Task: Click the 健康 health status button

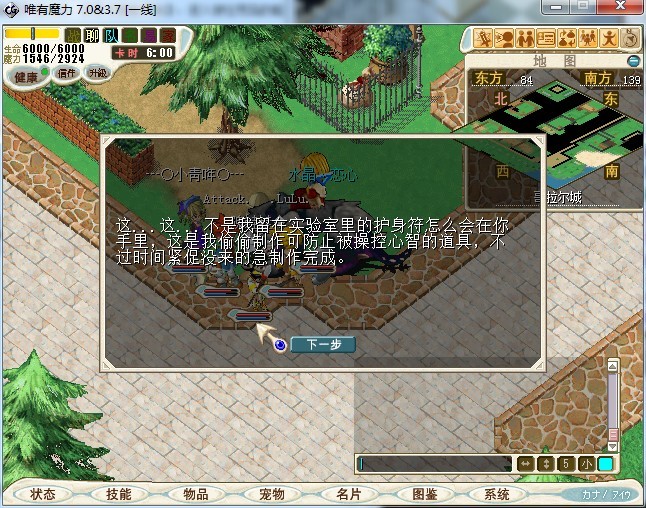Action: [26, 75]
